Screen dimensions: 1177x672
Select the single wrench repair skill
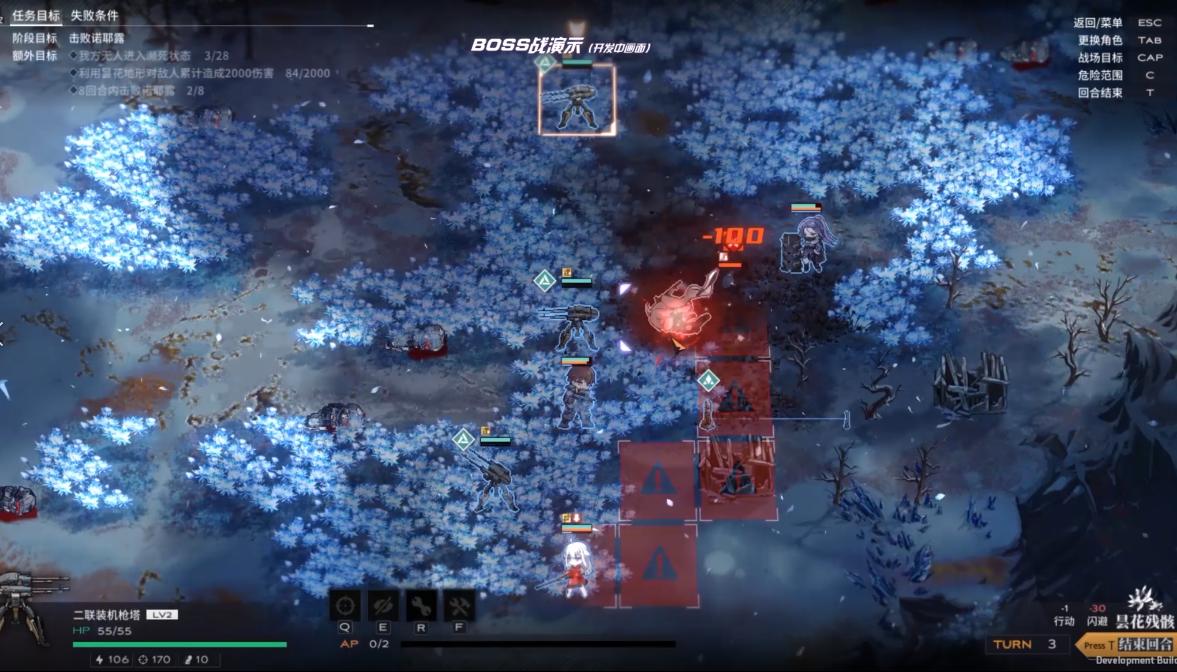tap(421, 605)
